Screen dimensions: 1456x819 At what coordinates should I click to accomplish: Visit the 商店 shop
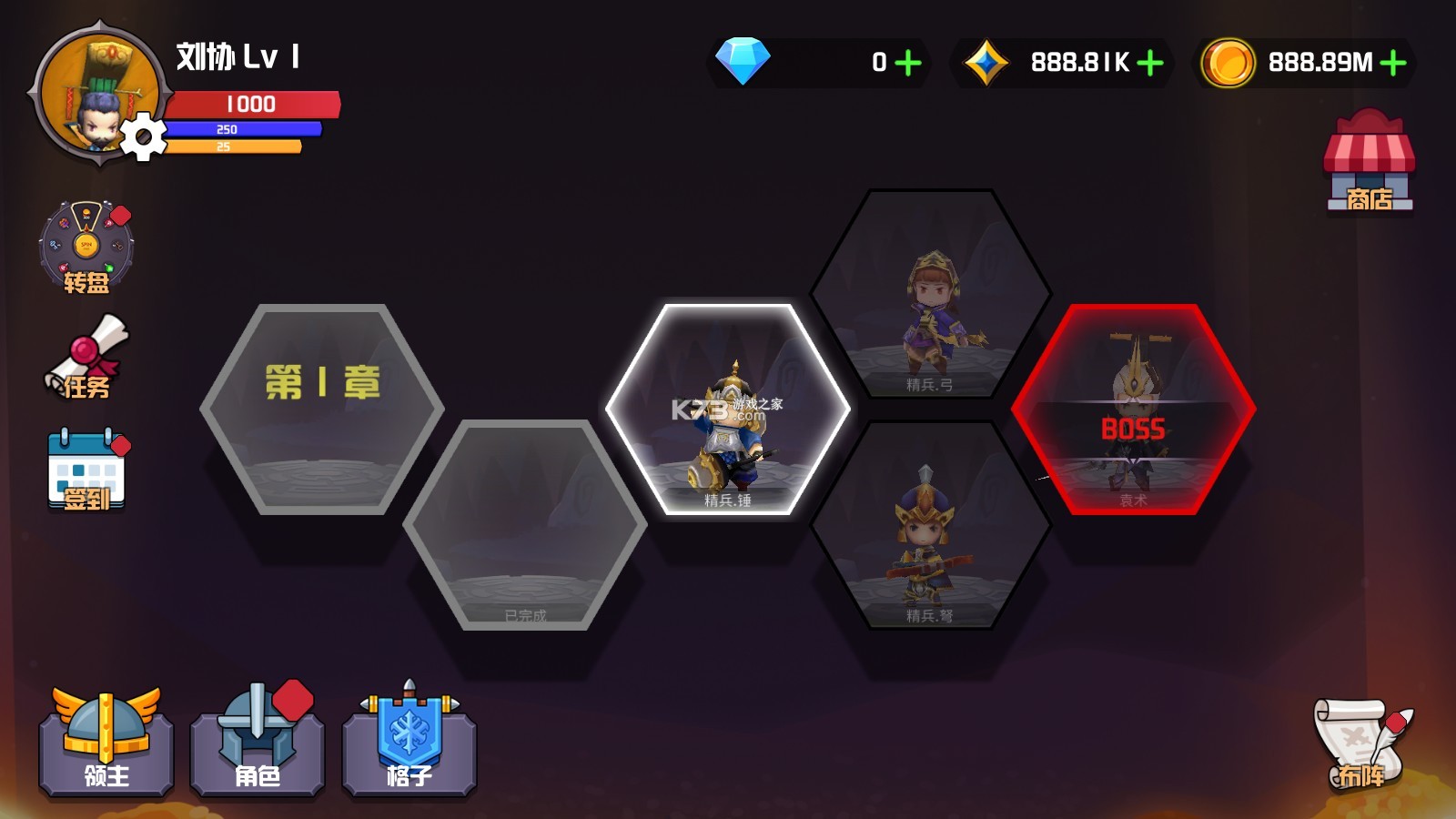1369,162
